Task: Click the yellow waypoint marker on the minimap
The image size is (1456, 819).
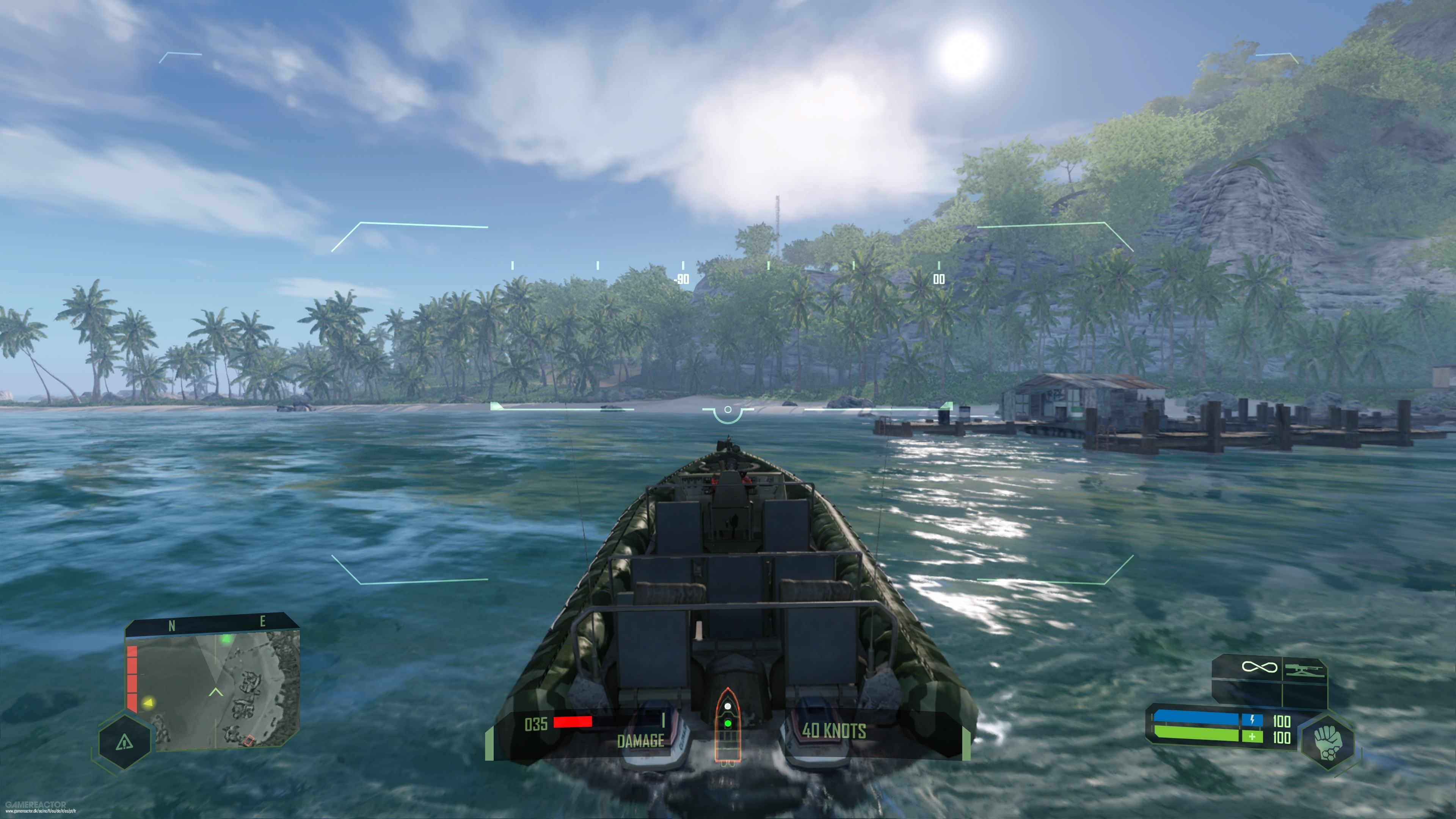Action: (149, 703)
